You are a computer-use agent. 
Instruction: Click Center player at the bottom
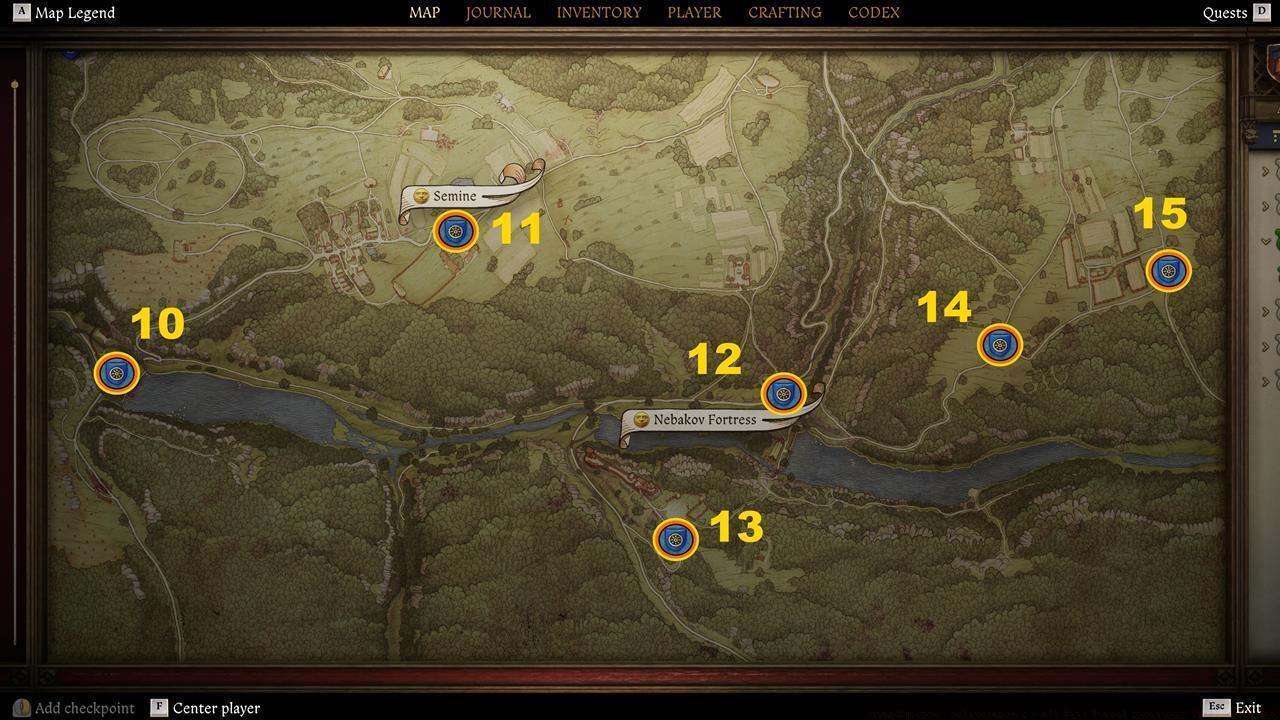pyautogui.click(x=217, y=708)
